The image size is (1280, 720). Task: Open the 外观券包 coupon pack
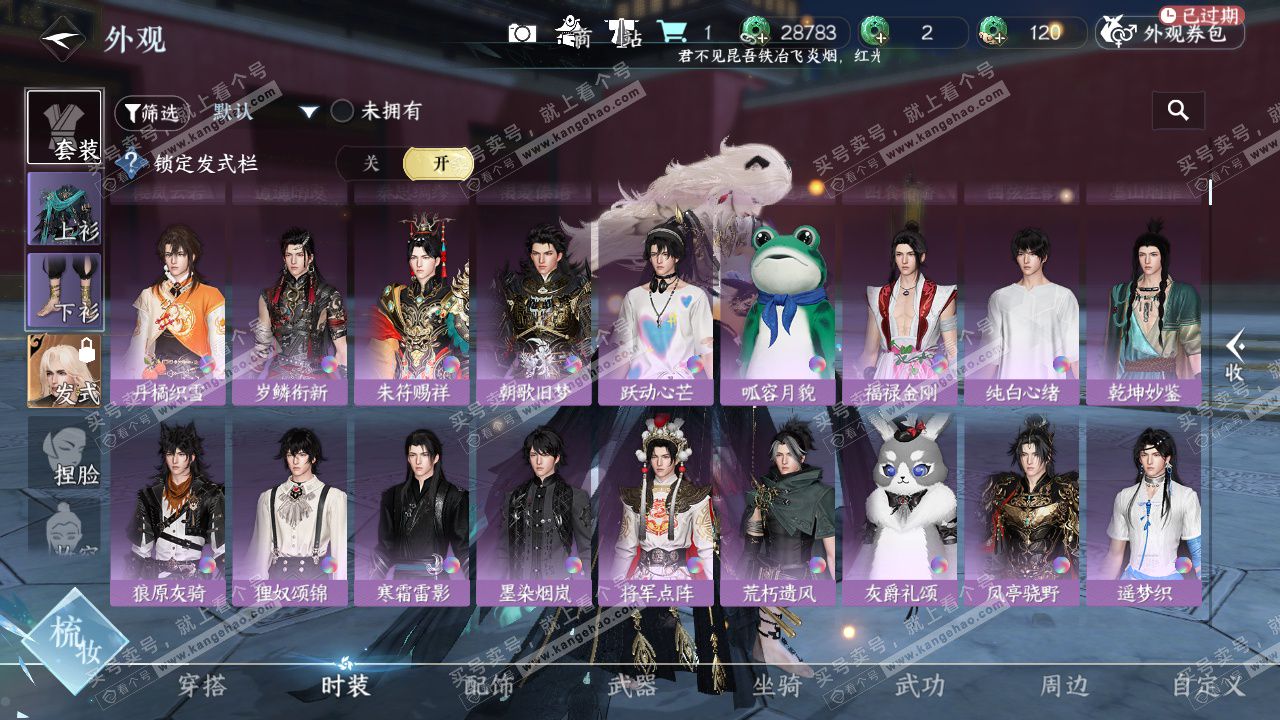point(1171,33)
